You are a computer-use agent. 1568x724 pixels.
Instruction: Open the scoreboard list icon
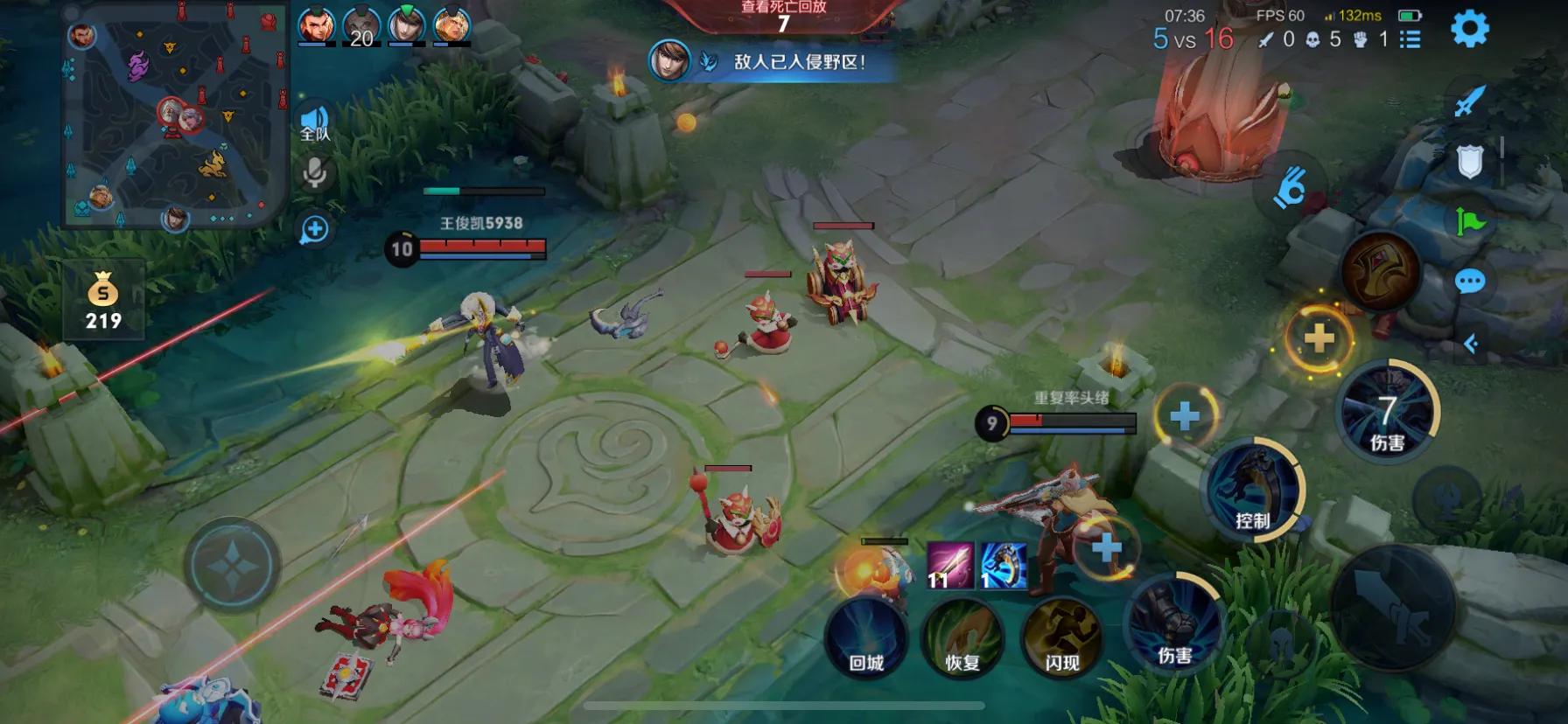(x=1410, y=39)
